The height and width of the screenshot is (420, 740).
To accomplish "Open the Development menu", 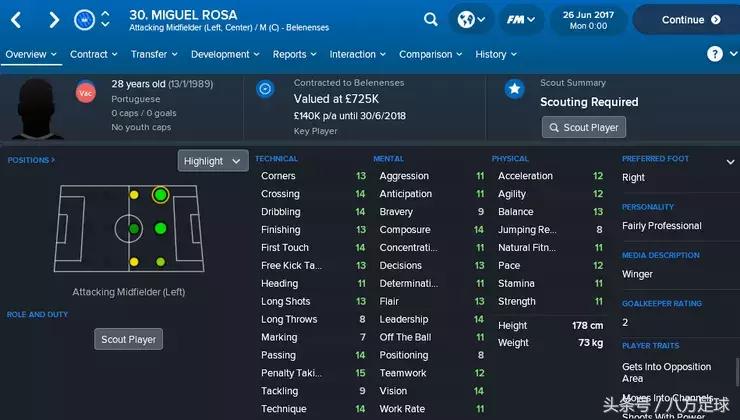I will click(x=225, y=55).
